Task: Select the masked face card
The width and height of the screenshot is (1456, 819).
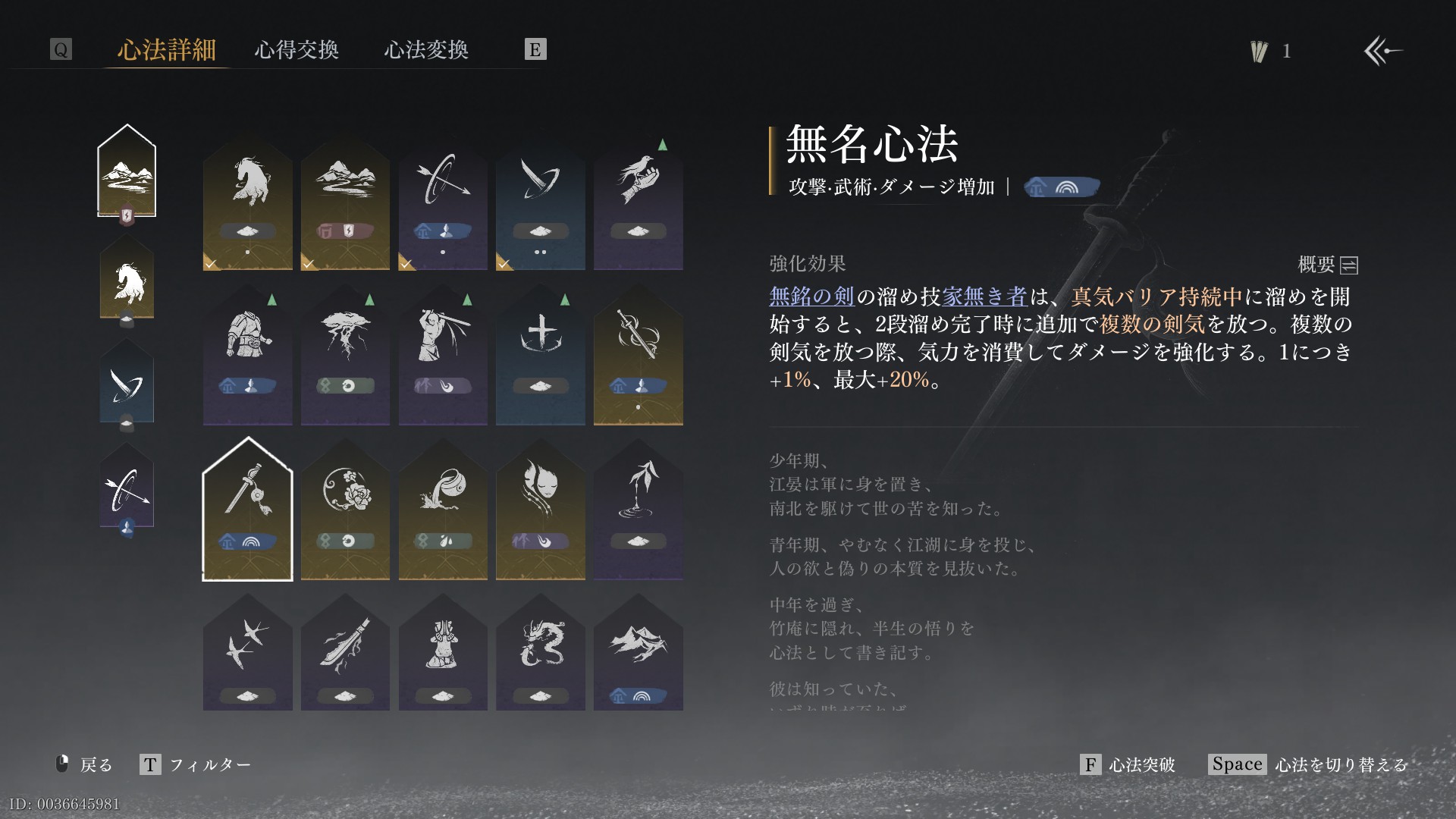Action: pyautogui.click(x=540, y=510)
